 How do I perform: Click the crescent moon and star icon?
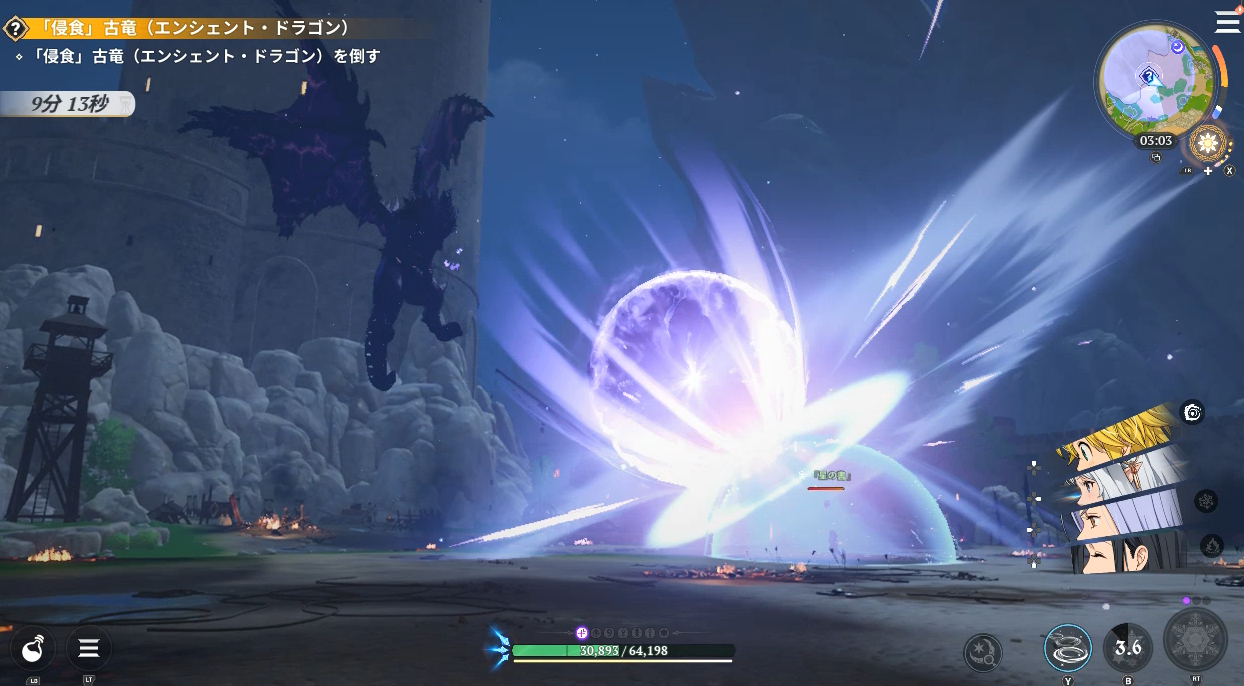[983, 653]
